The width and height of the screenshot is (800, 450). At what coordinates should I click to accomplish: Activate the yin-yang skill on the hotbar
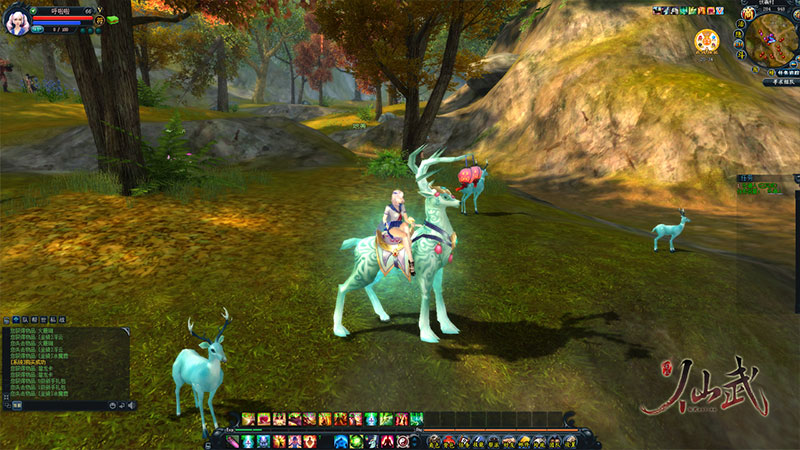(402, 441)
